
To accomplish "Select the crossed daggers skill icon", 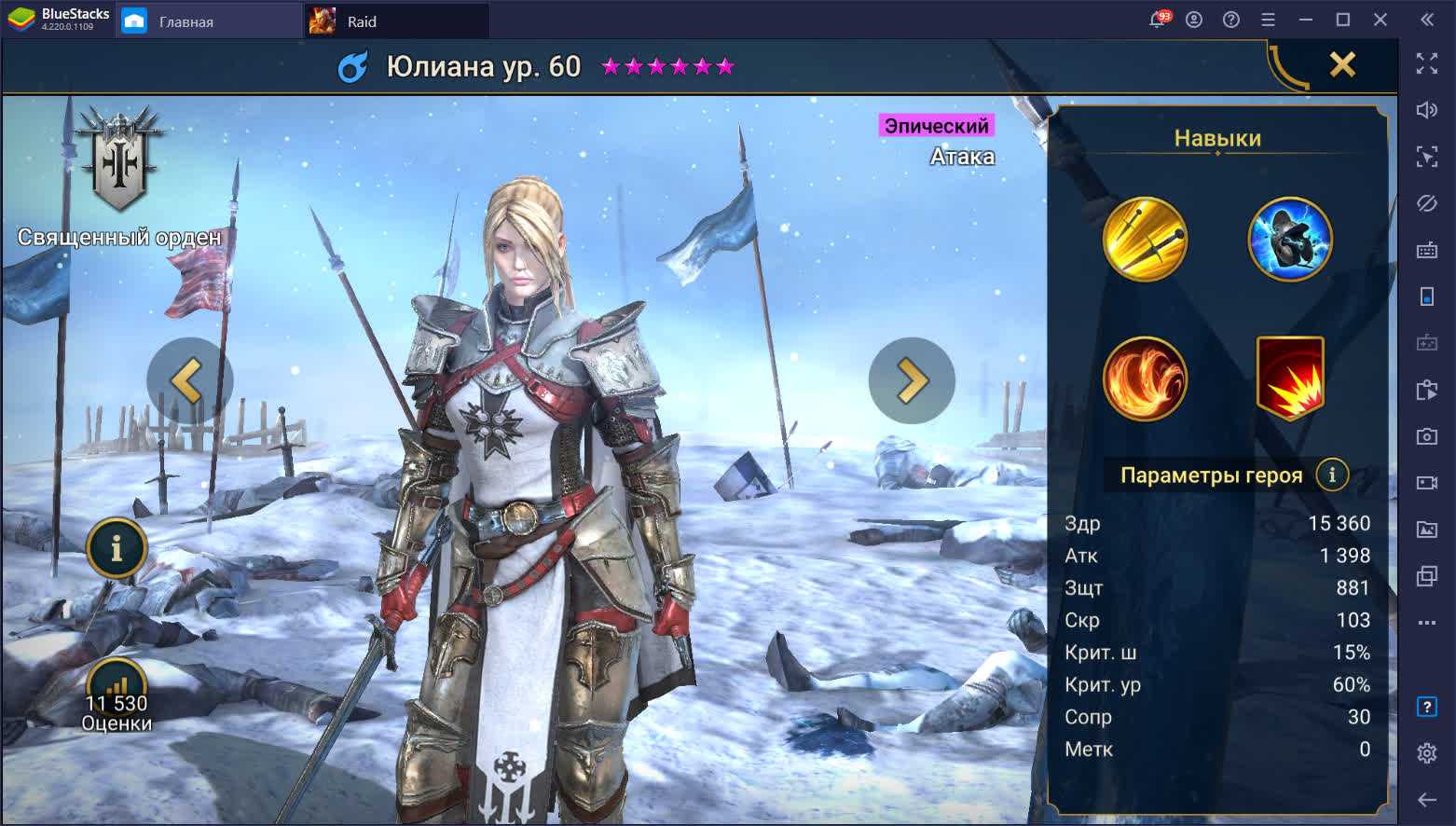I will [x=1145, y=239].
